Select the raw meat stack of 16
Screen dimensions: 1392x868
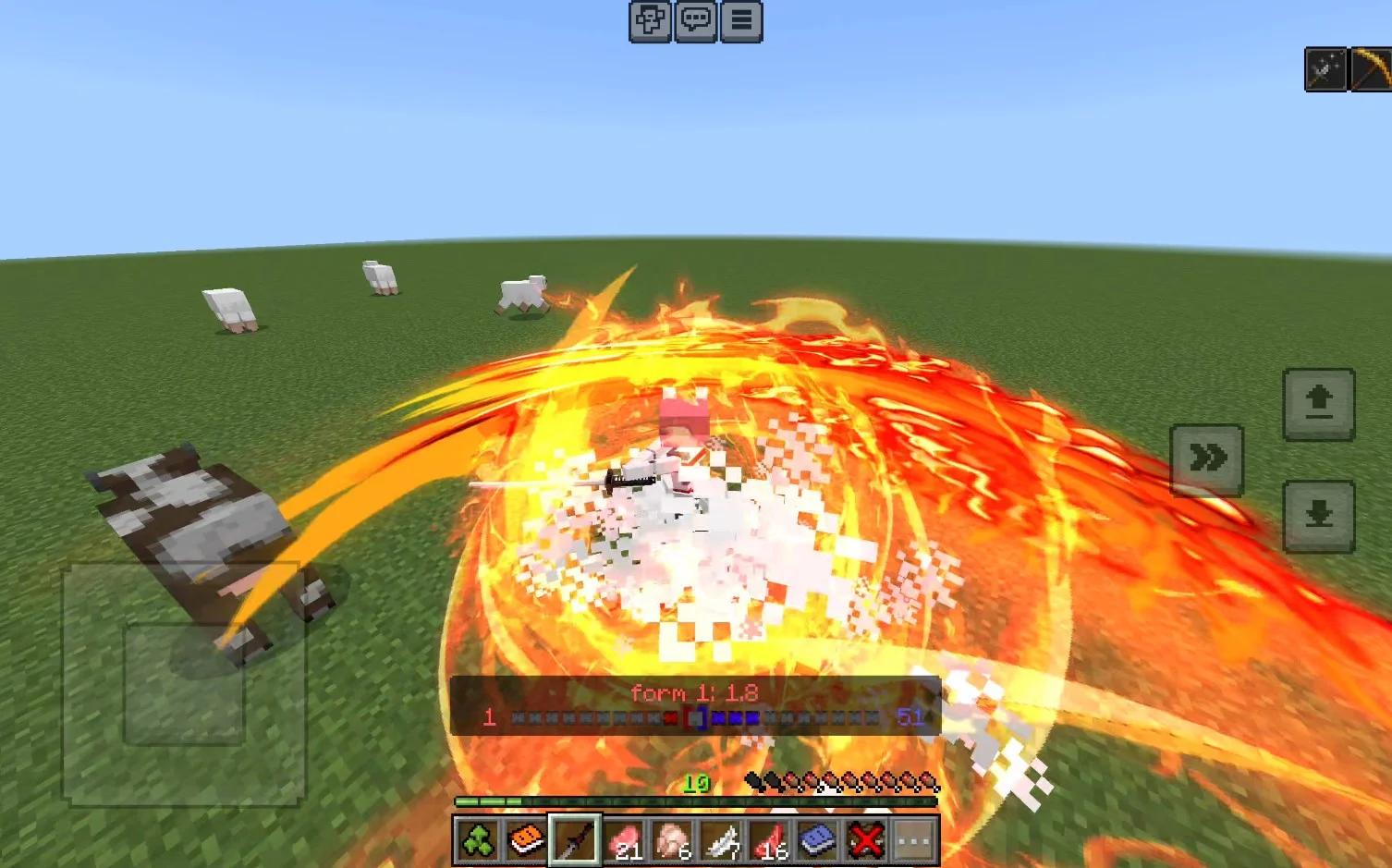769,841
